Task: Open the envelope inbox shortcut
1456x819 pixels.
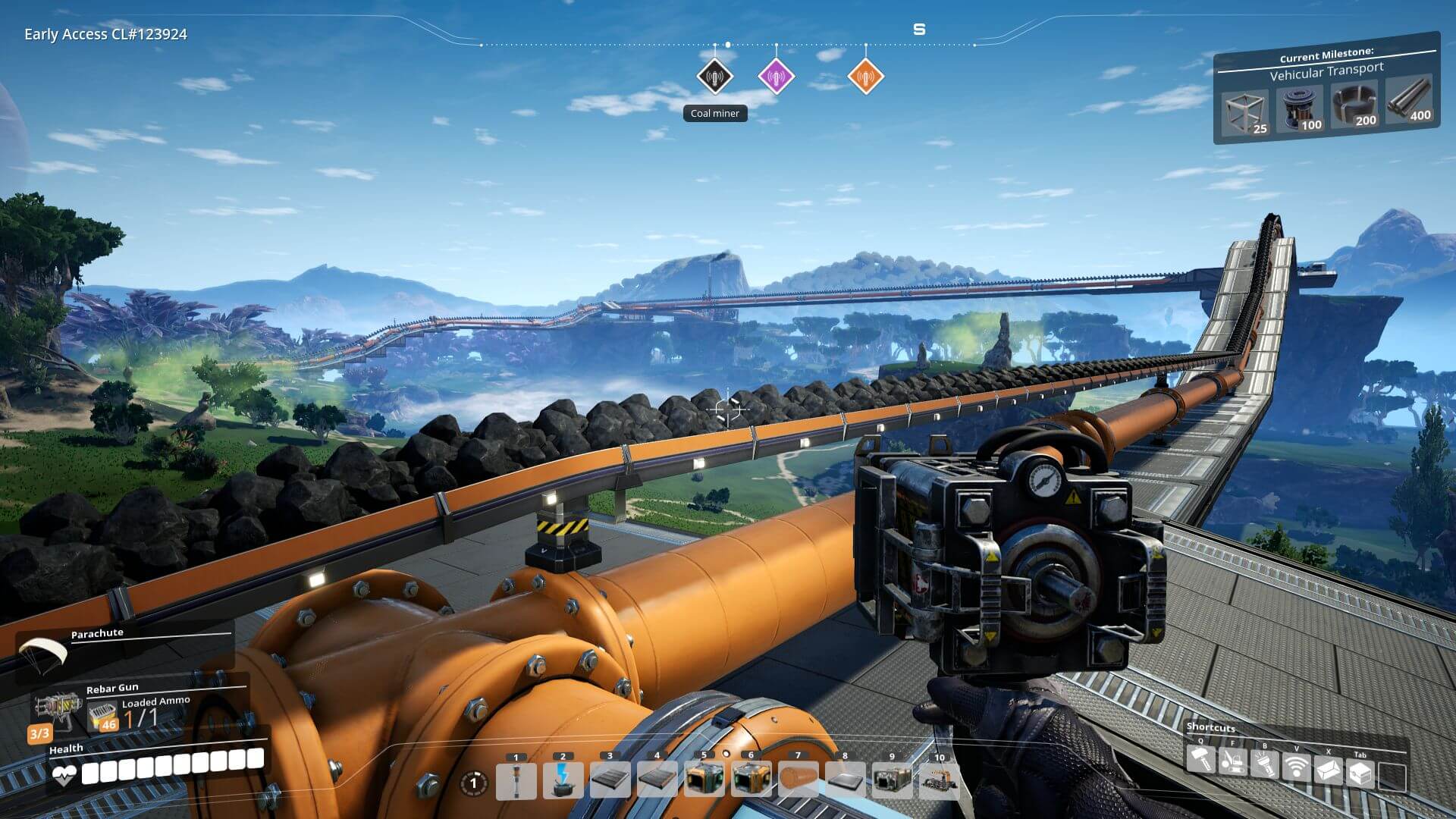Action: [x=1328, y=770]
